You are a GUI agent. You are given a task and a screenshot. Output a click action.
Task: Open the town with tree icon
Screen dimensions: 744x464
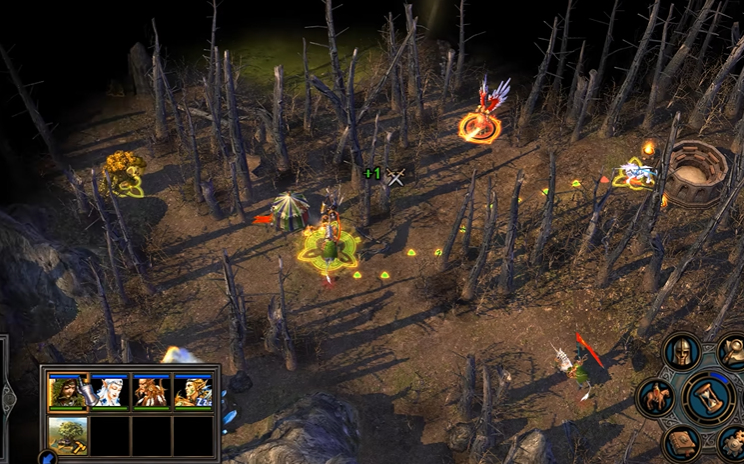[x=67, y=435]
